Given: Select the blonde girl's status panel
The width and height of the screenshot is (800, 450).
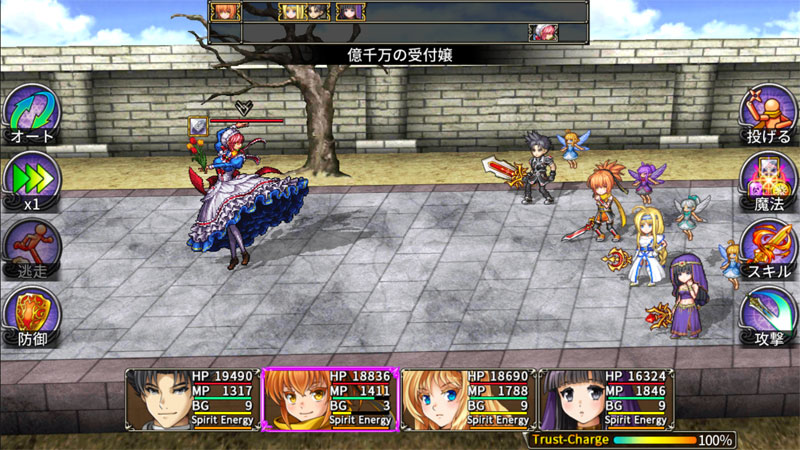Looking at the screenshot, I should click(467, 398).
